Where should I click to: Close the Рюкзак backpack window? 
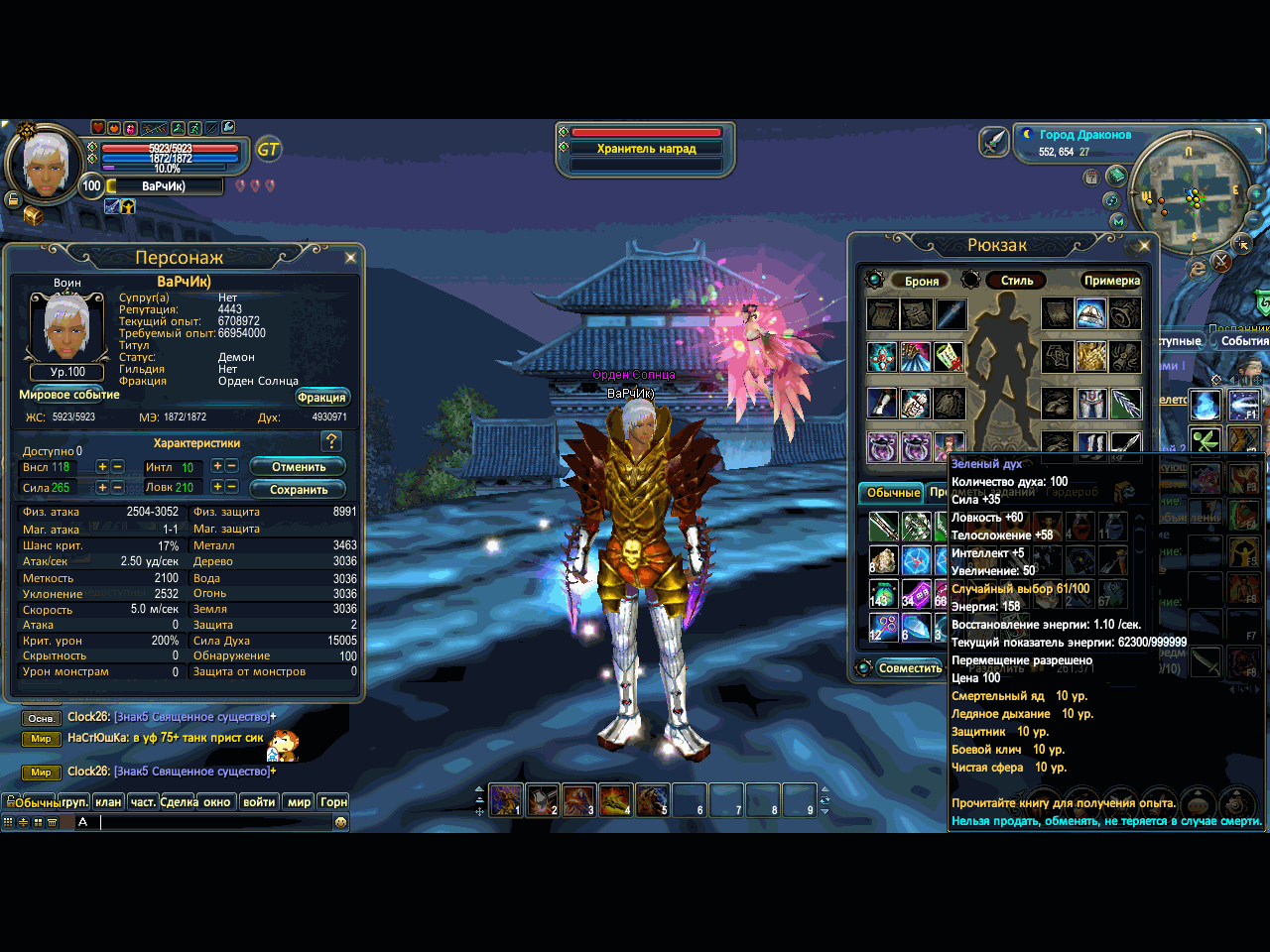click(x=1144, y=245)
